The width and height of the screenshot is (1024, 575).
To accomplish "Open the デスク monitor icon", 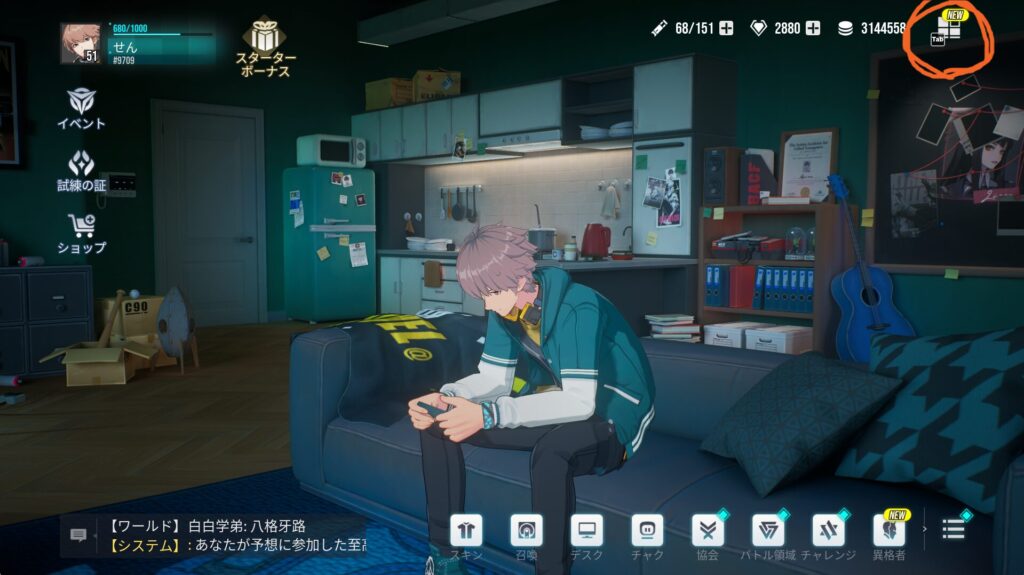I will coord(587,530).
